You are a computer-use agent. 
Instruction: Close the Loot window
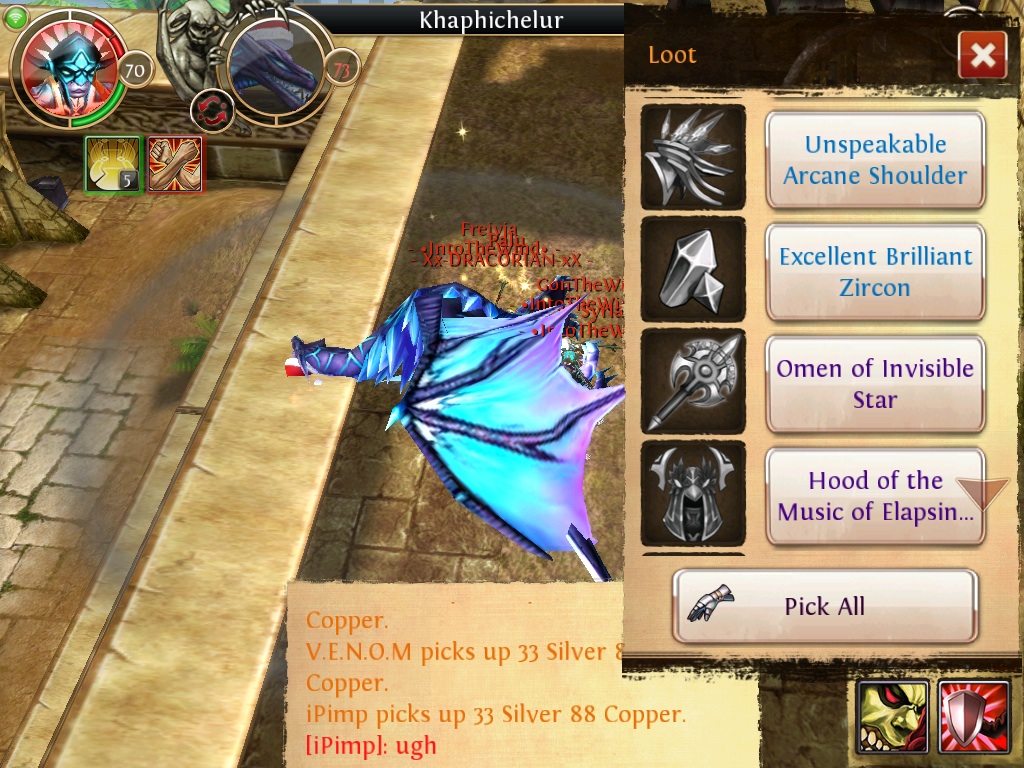coord(982,56)
